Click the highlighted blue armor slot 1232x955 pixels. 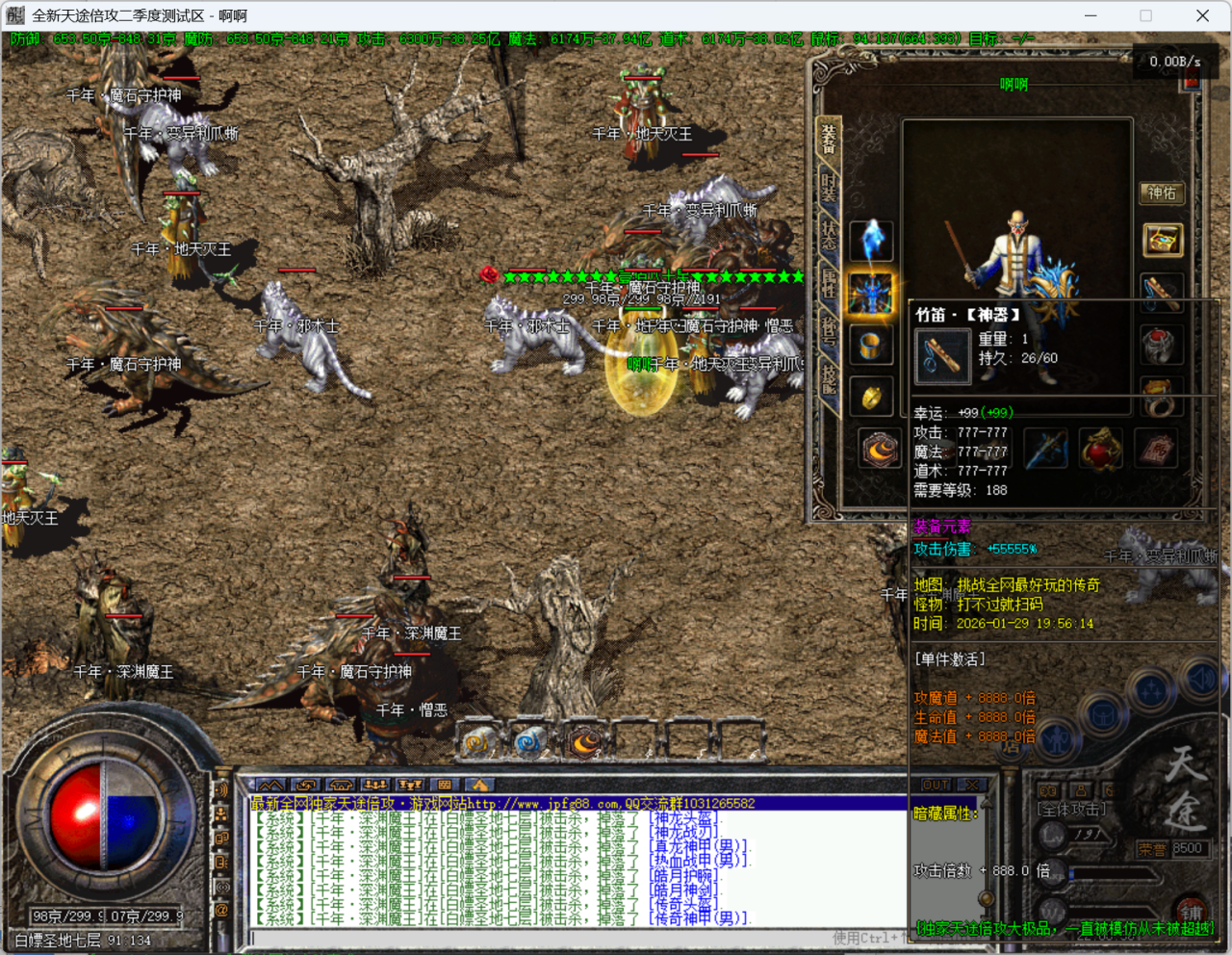[871, 292]
